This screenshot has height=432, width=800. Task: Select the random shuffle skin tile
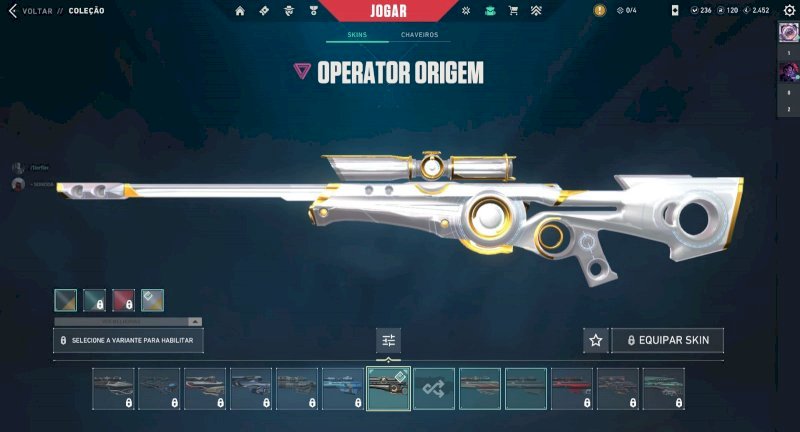[434, 388]
